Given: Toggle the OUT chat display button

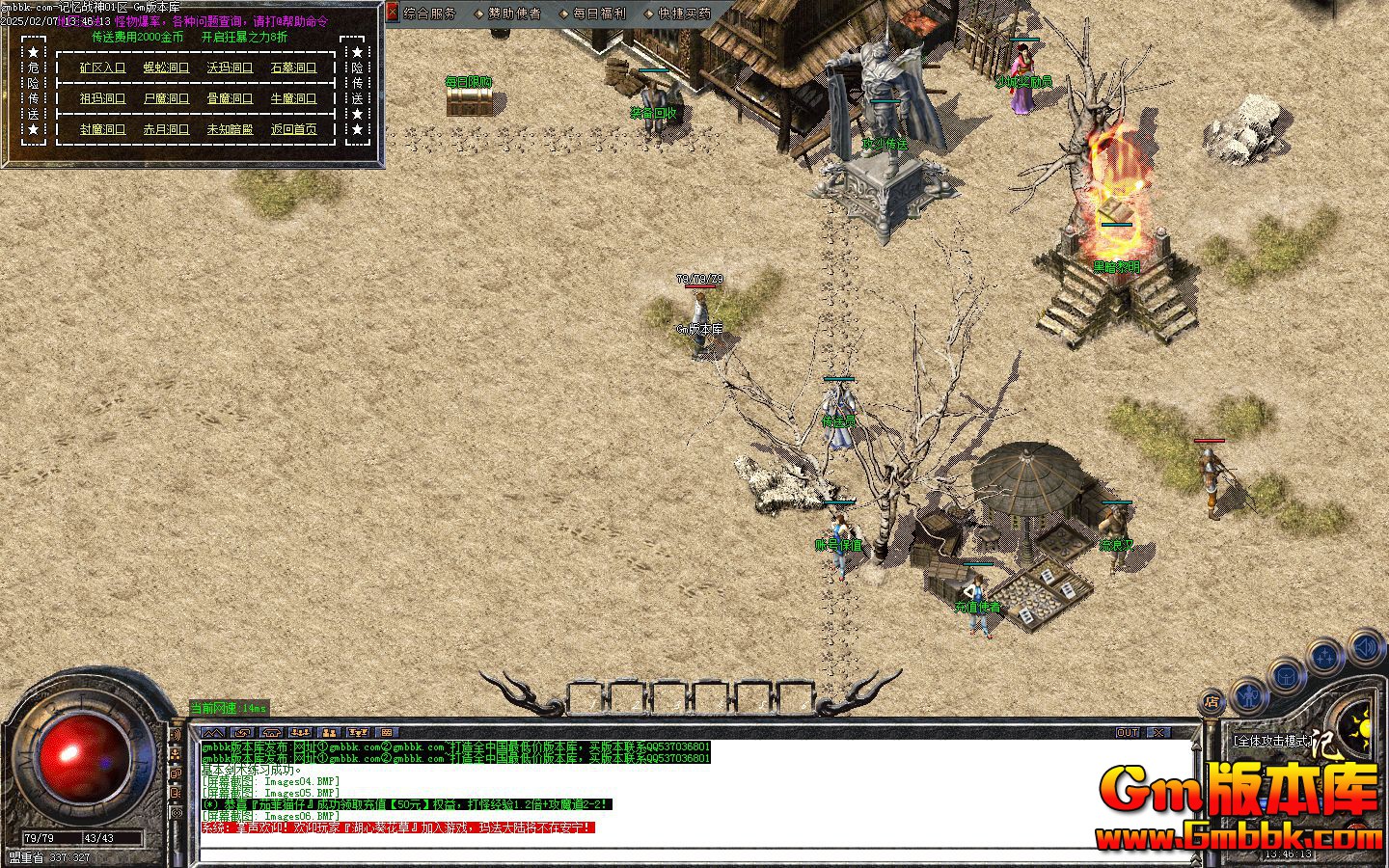Looking at the screenshot, I should click(x=1128, y=732).
